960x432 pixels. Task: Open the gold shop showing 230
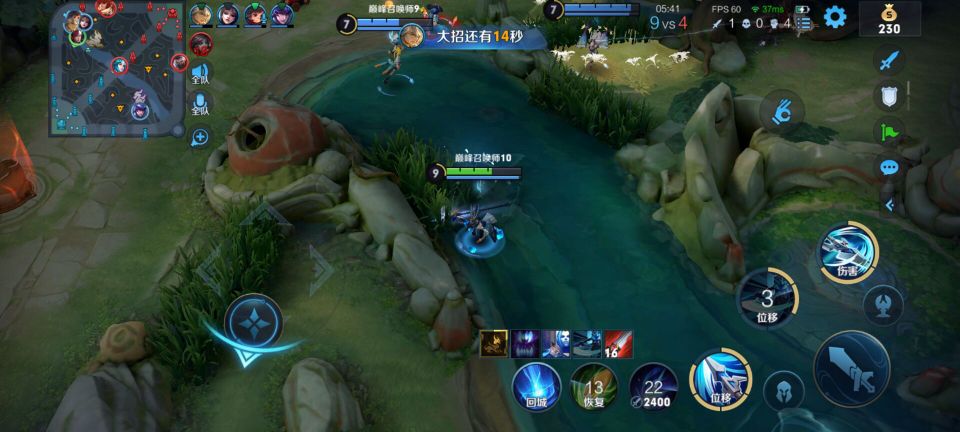point(889,19)
